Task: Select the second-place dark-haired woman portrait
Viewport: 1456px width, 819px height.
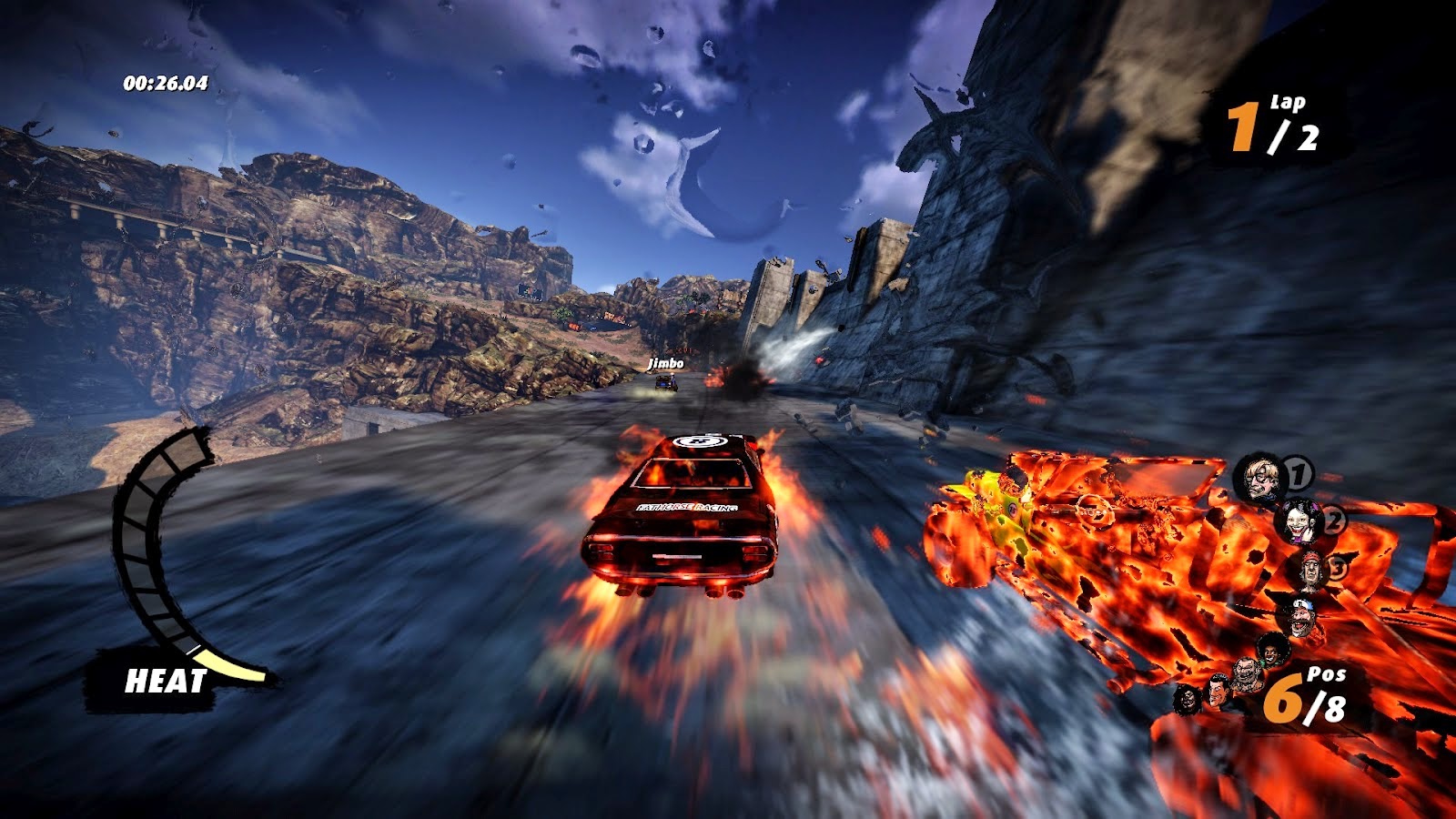Action: pos(1298,521)
